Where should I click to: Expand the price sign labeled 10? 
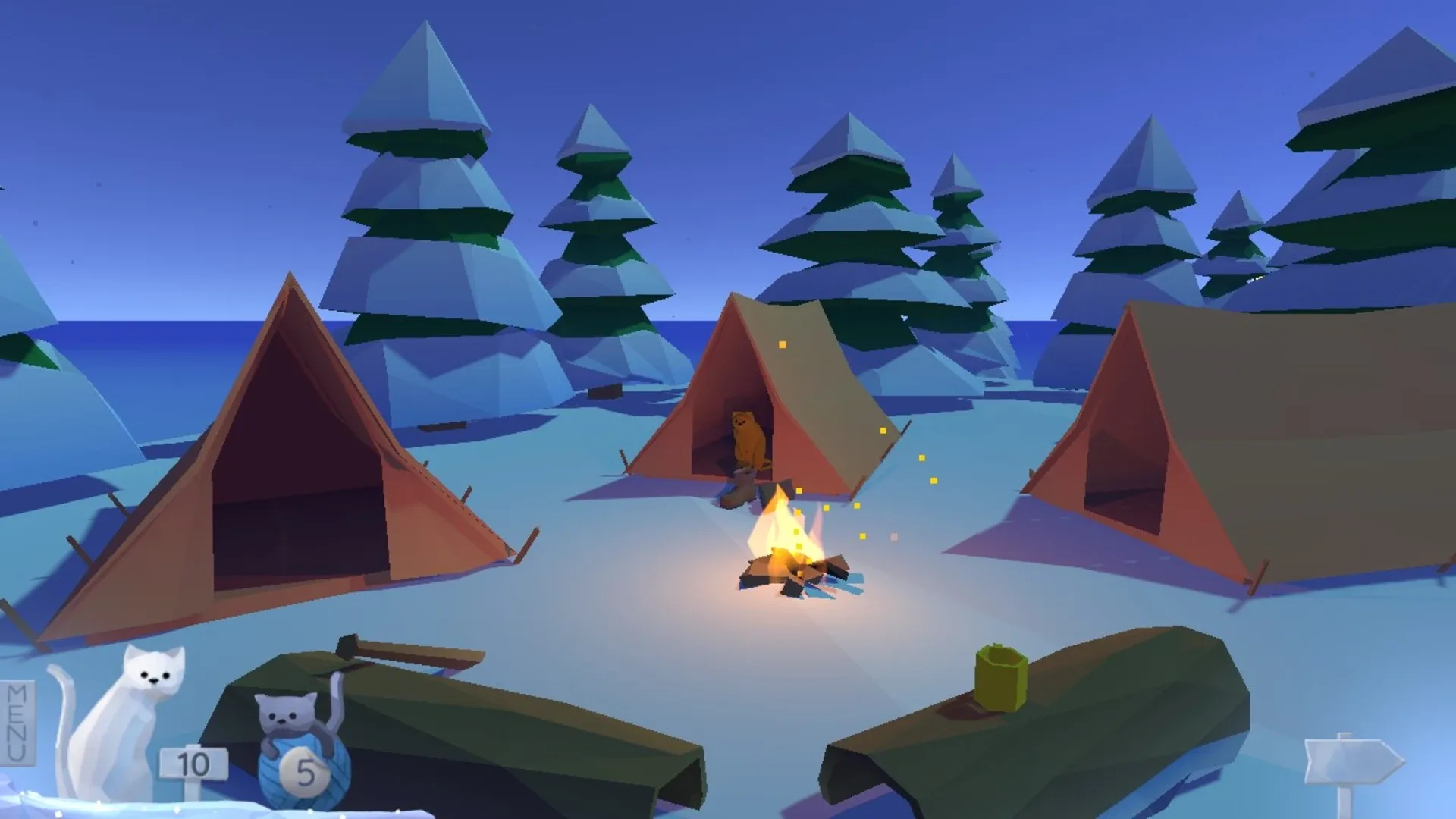[192, 762]
